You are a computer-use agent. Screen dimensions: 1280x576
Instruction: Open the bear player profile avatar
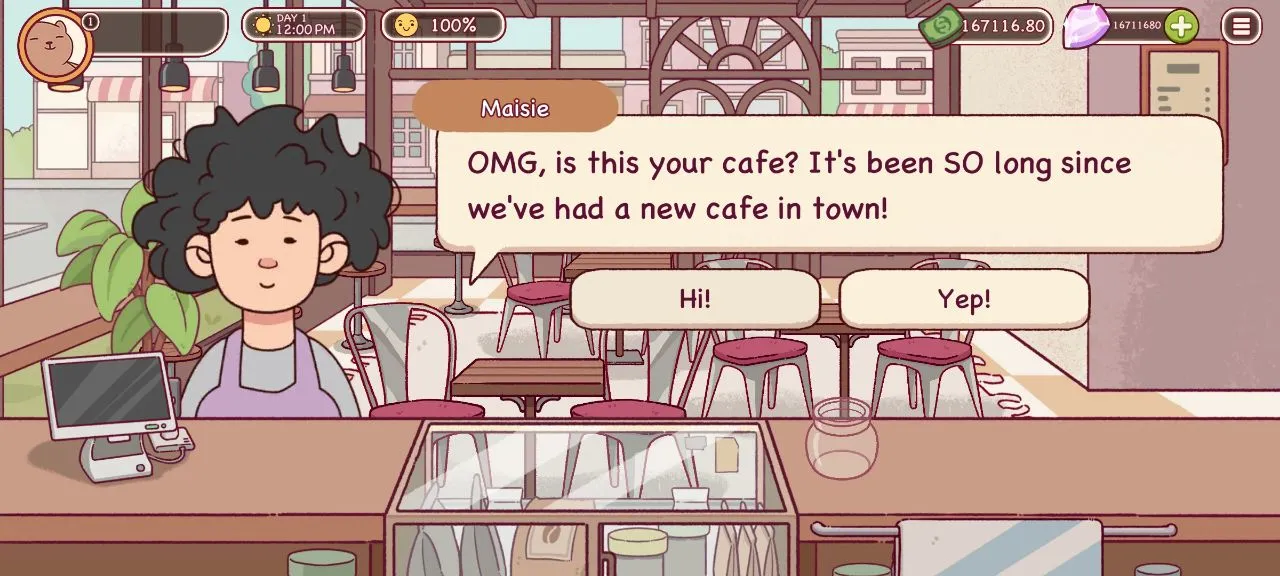(x=54, y=44)
